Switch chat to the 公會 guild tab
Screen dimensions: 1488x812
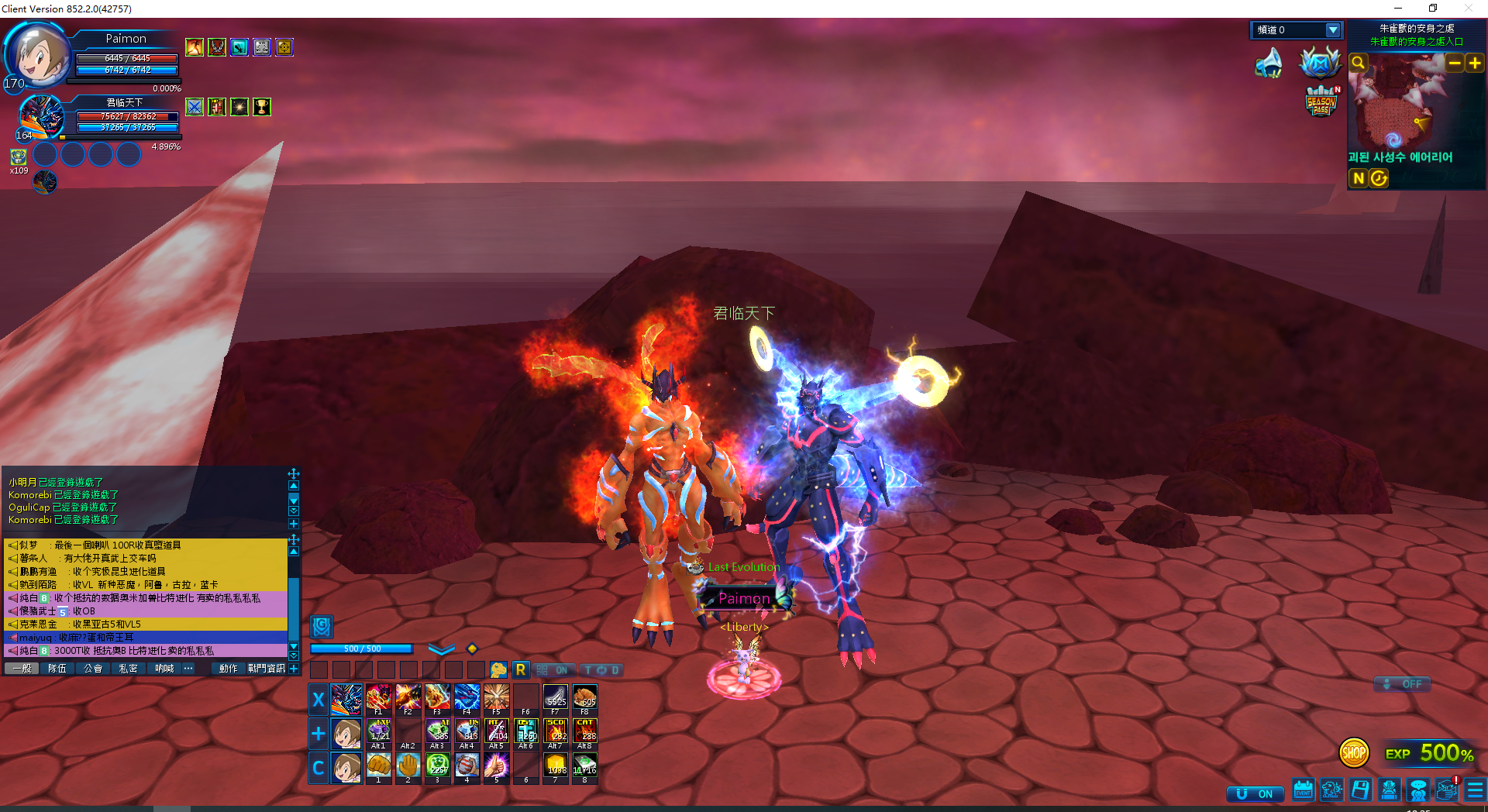(x=93, y=669)
